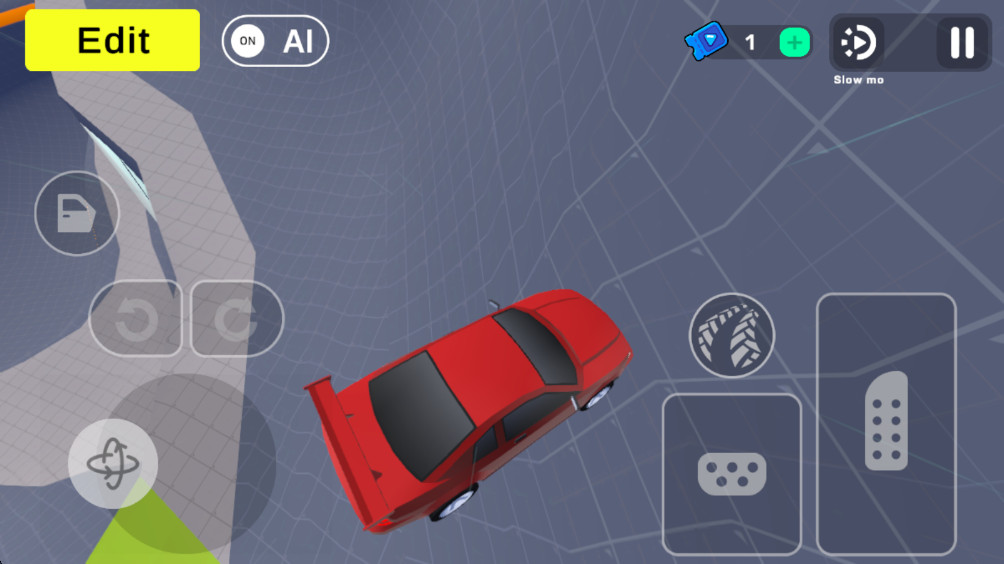Engage the handbrake tire-tracks button
Viewport: 1004px width, 564px height.
coord(732,335)
